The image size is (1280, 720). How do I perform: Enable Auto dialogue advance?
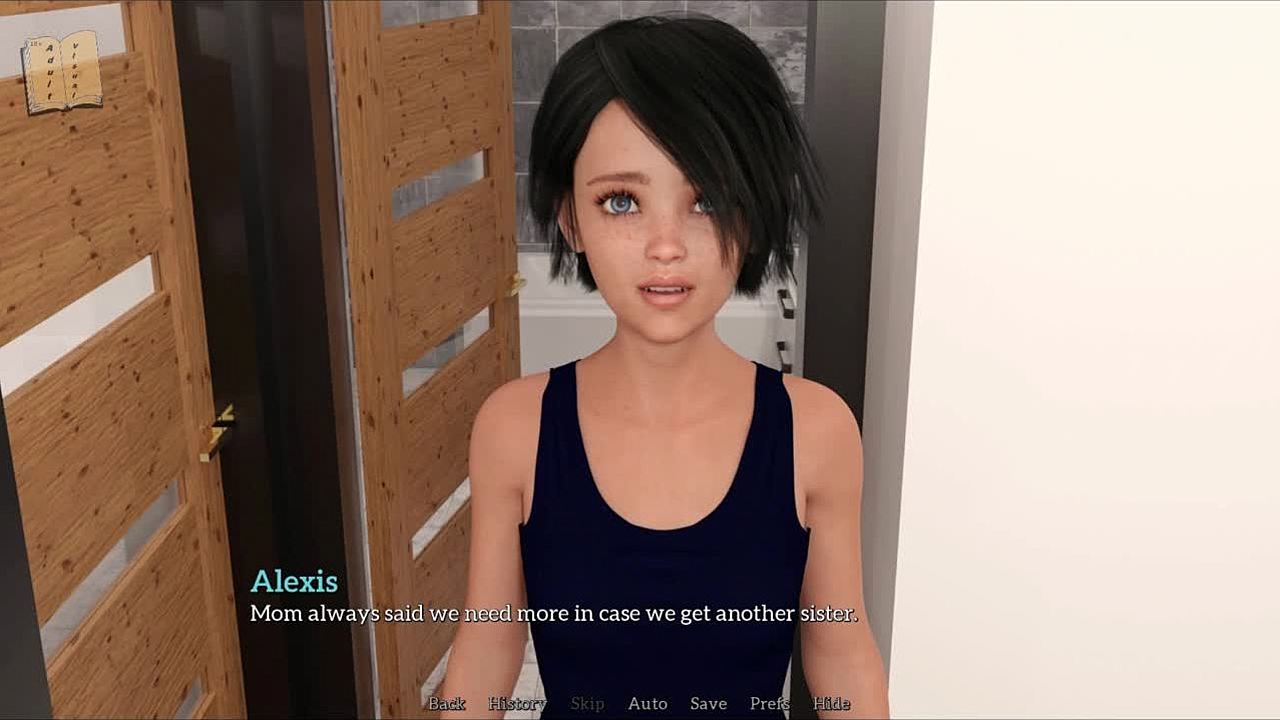[x=647, y=704]
